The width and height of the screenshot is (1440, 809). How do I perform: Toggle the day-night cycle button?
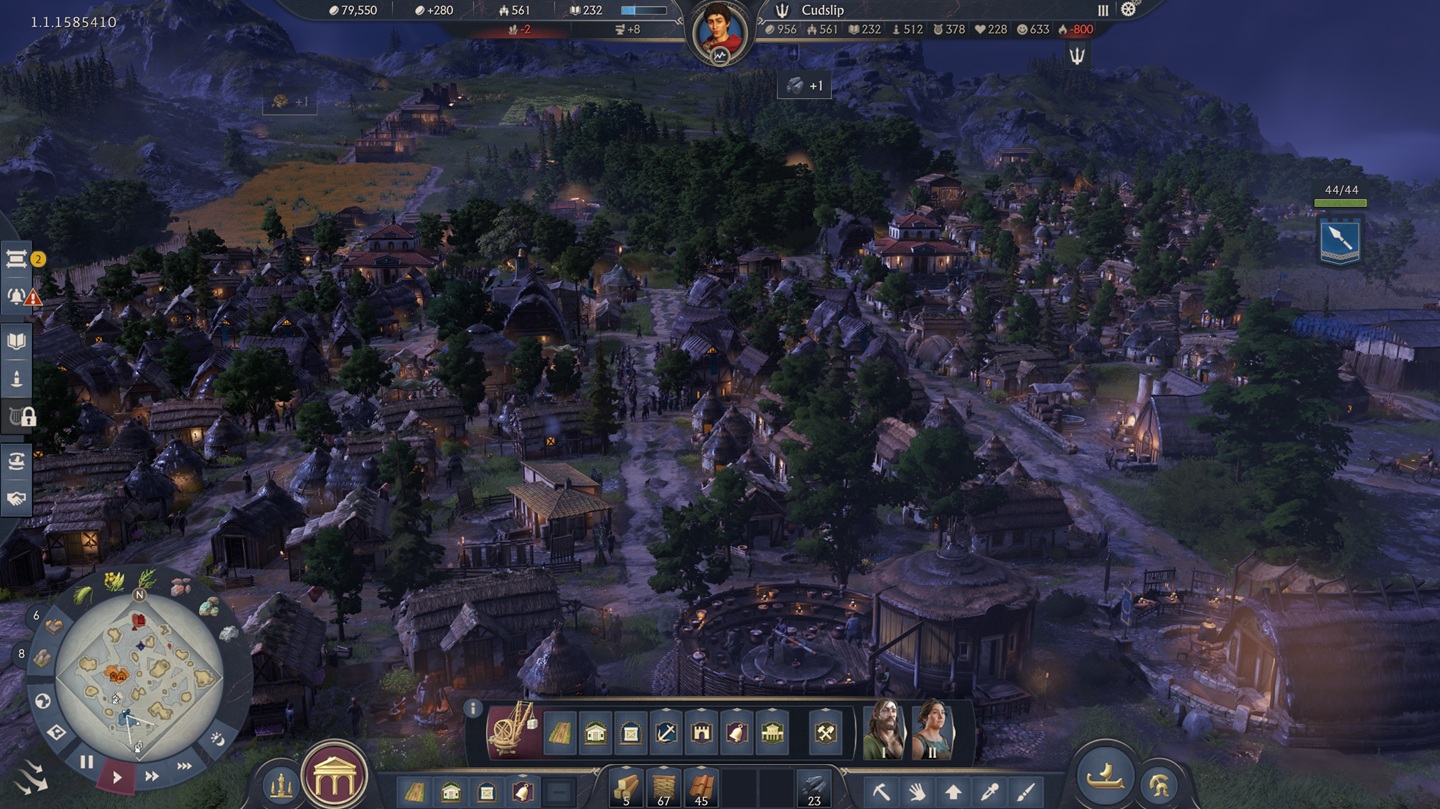(x=218, y=739)
